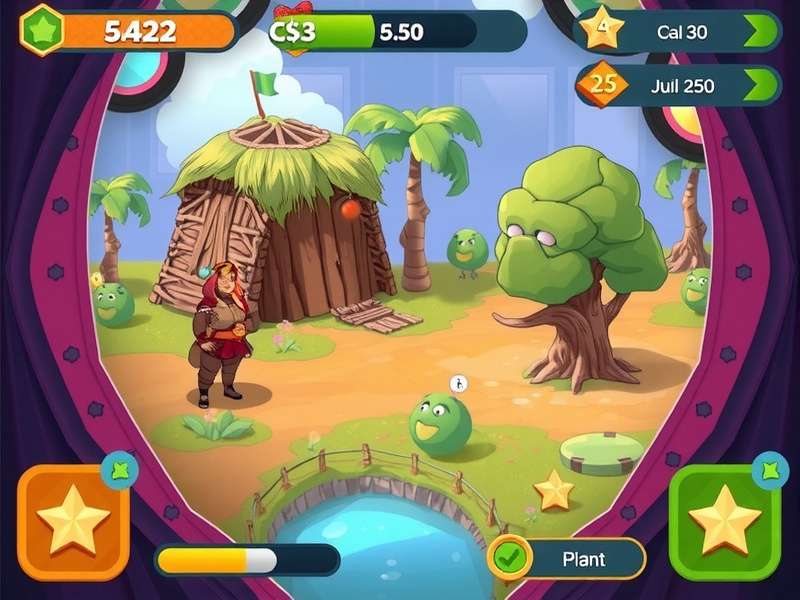Click the green star hexagon icon
Screen dimensions: 800x600
pos(41,29)
